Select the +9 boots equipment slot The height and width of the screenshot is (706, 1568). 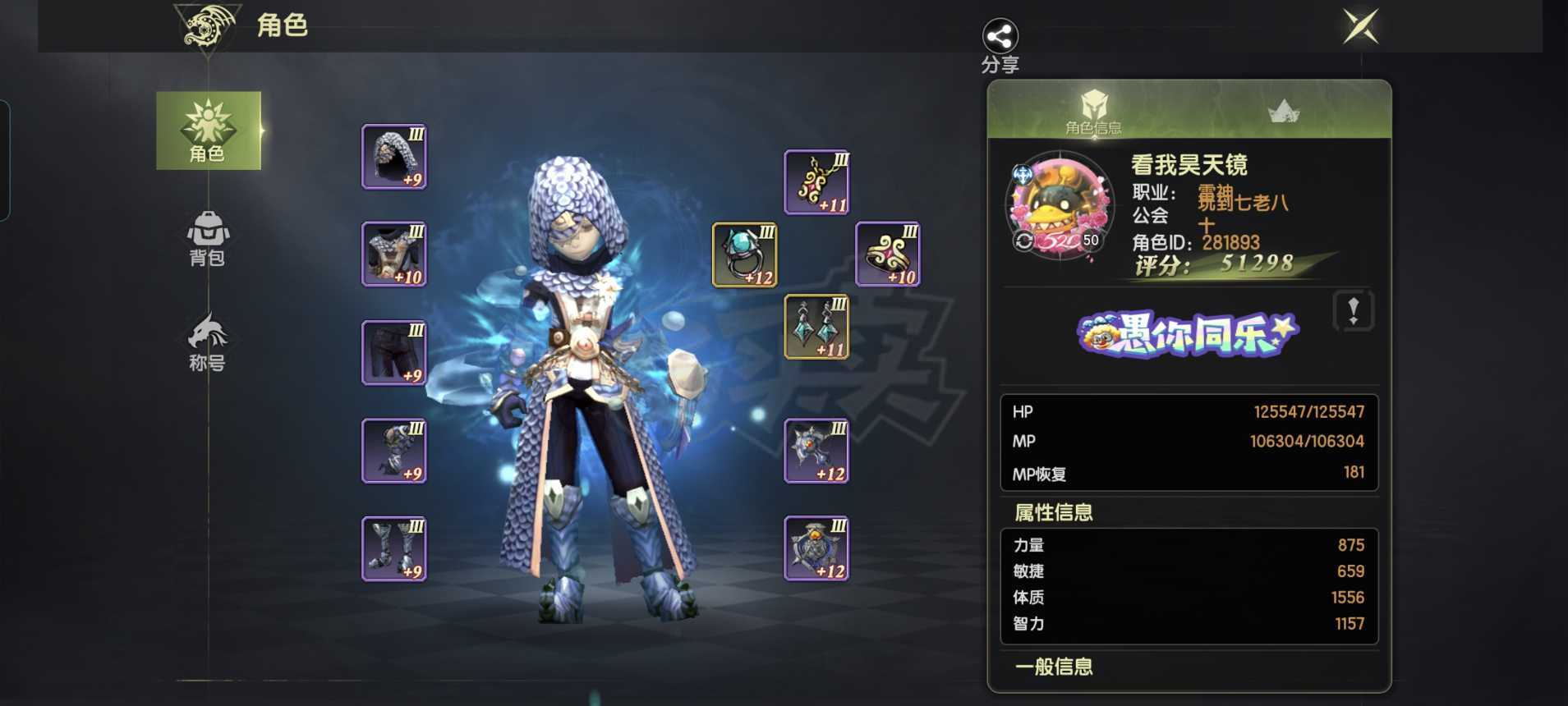point(394,548)
